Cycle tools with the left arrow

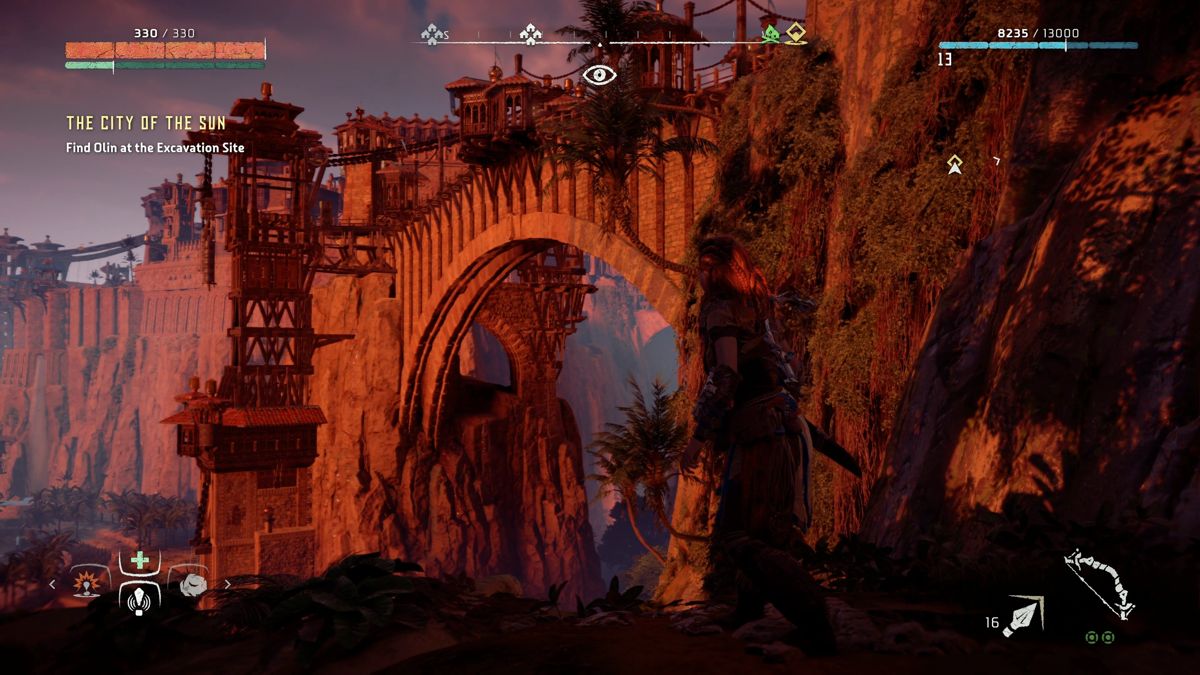(x=53, y=585)
